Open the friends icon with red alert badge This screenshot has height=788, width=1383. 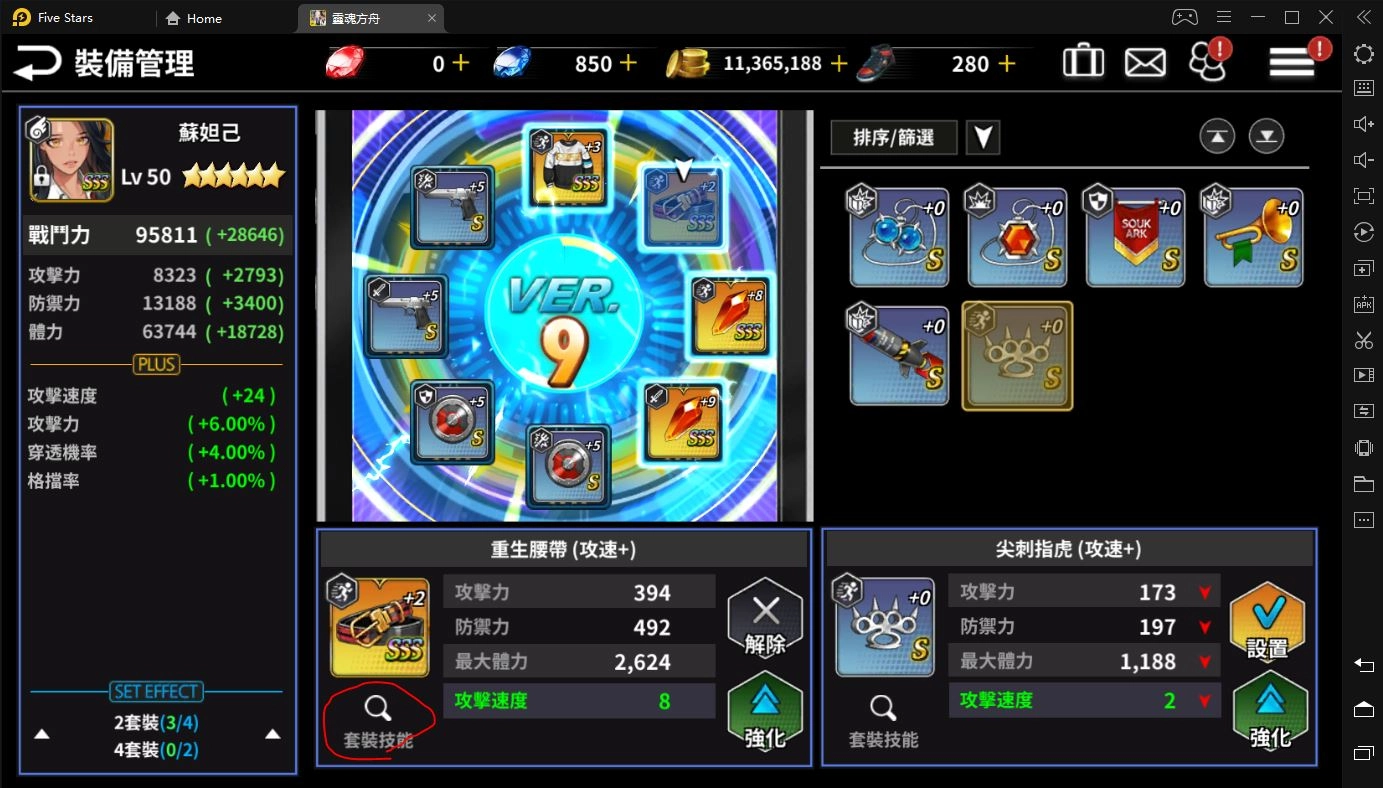click(1207, 60)
